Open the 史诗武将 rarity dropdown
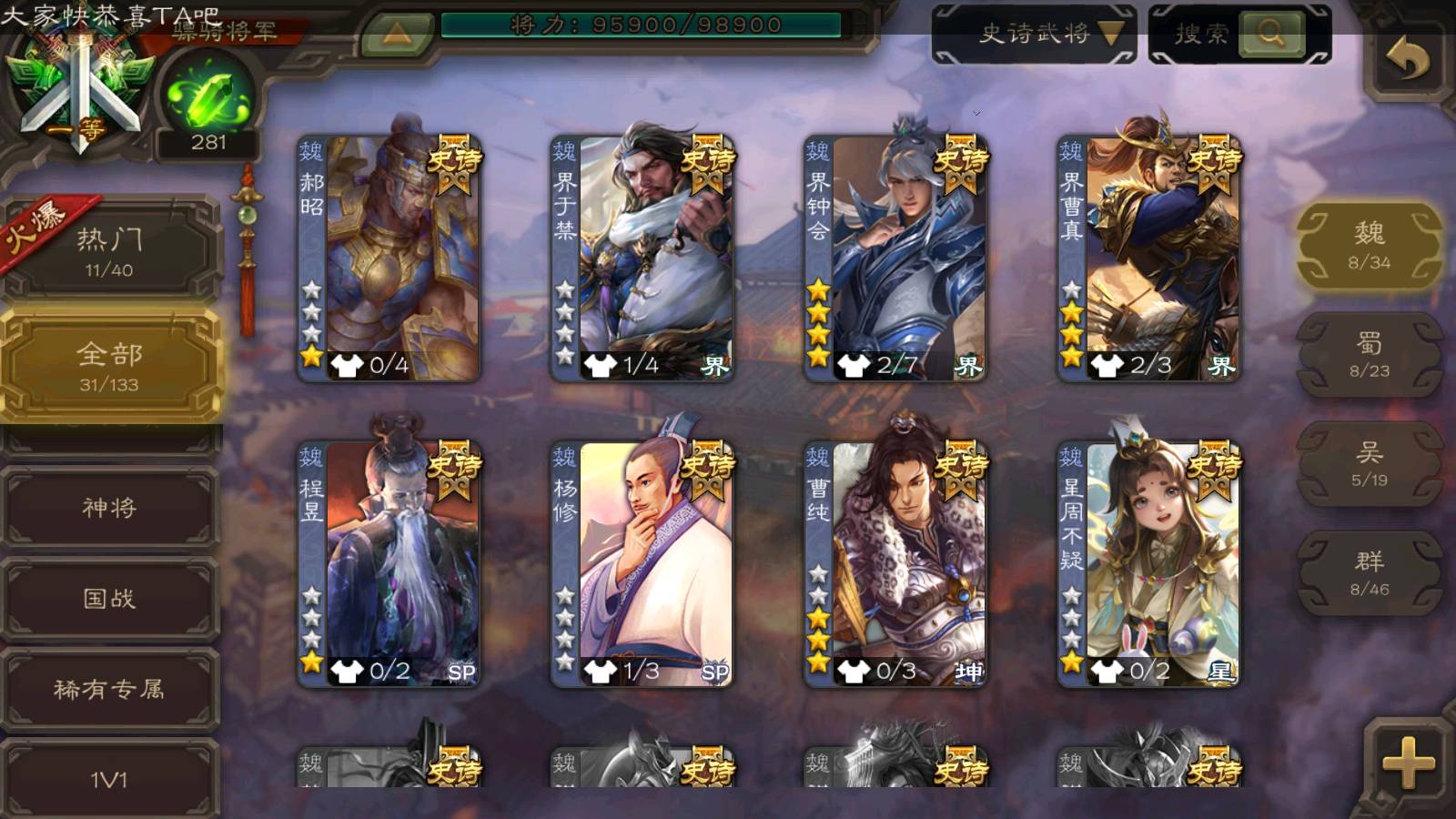This screenshot has width=1456, height=819. (x=1035, y=35)
